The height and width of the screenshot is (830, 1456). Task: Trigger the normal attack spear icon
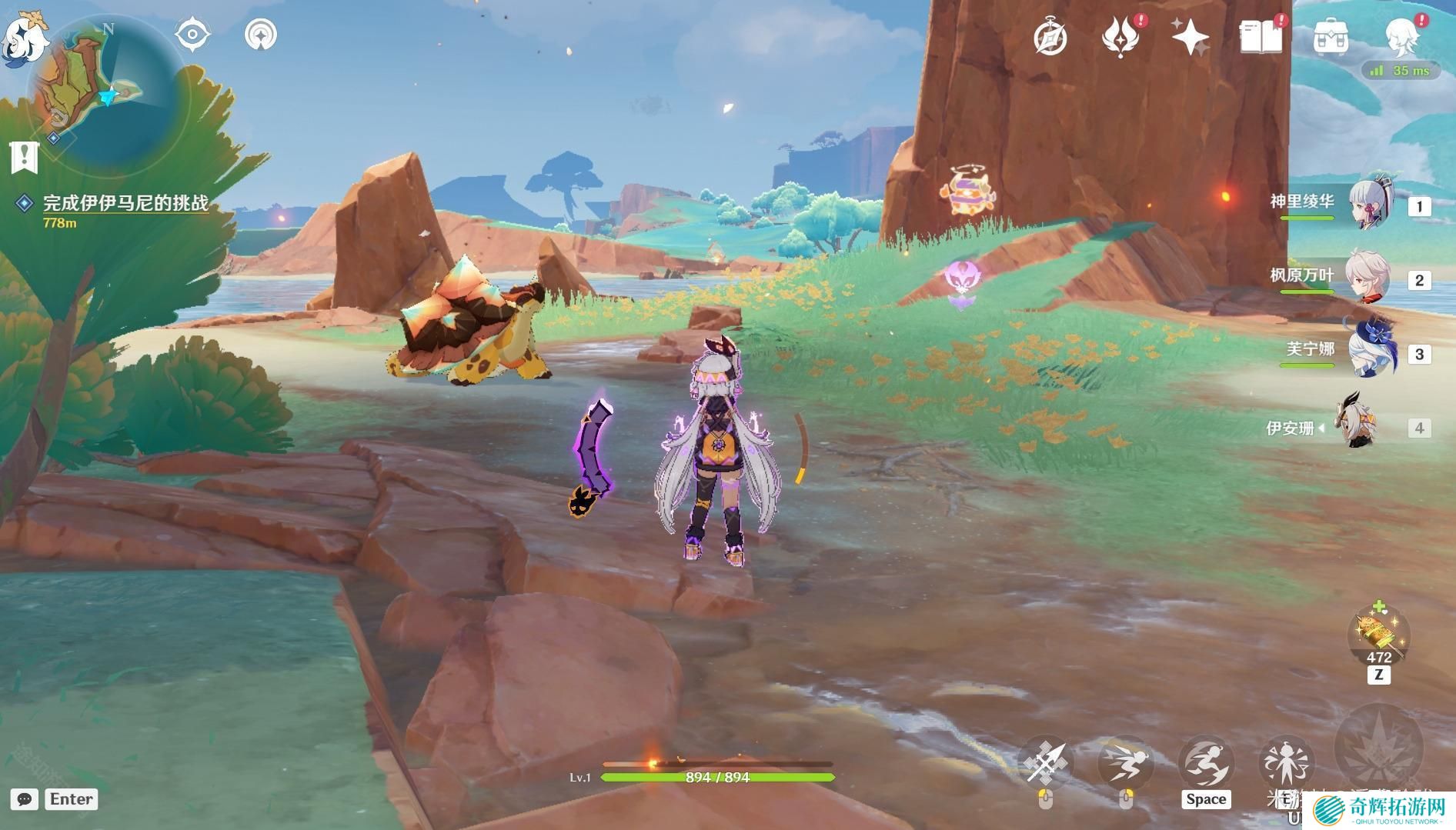(1044, 763)
